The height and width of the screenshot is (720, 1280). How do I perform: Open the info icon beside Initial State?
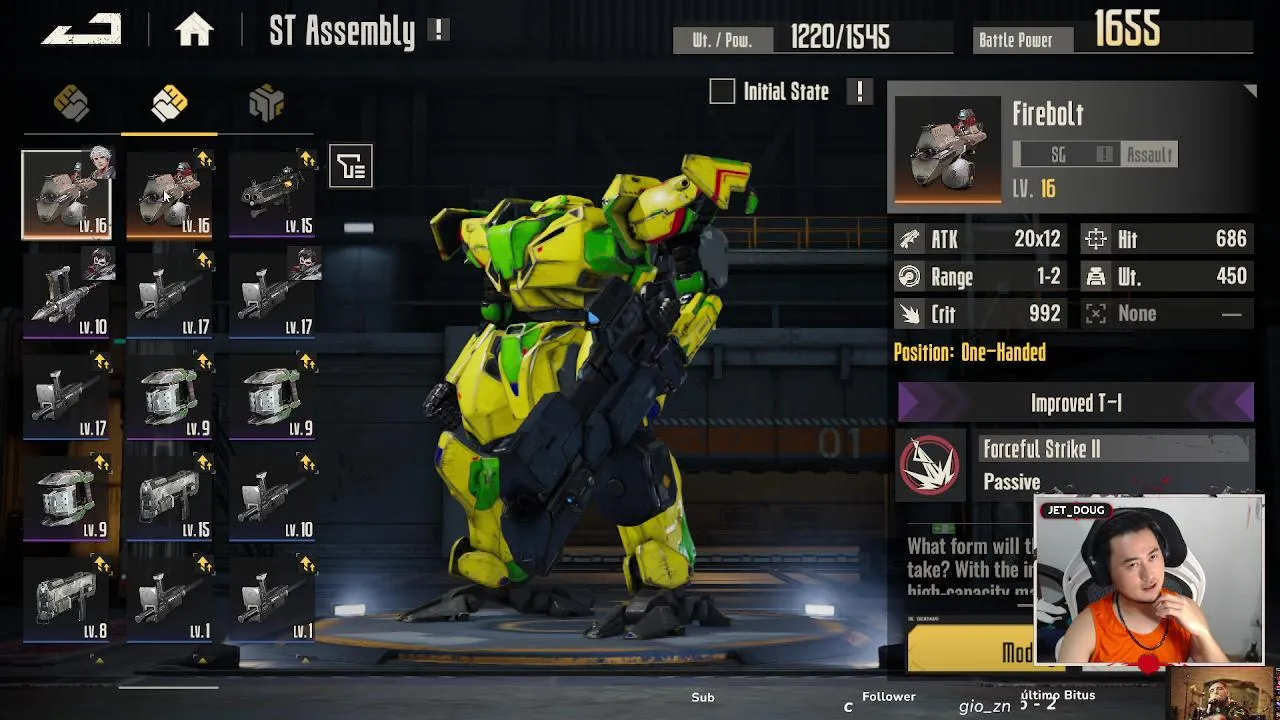[x=860, y=92]
